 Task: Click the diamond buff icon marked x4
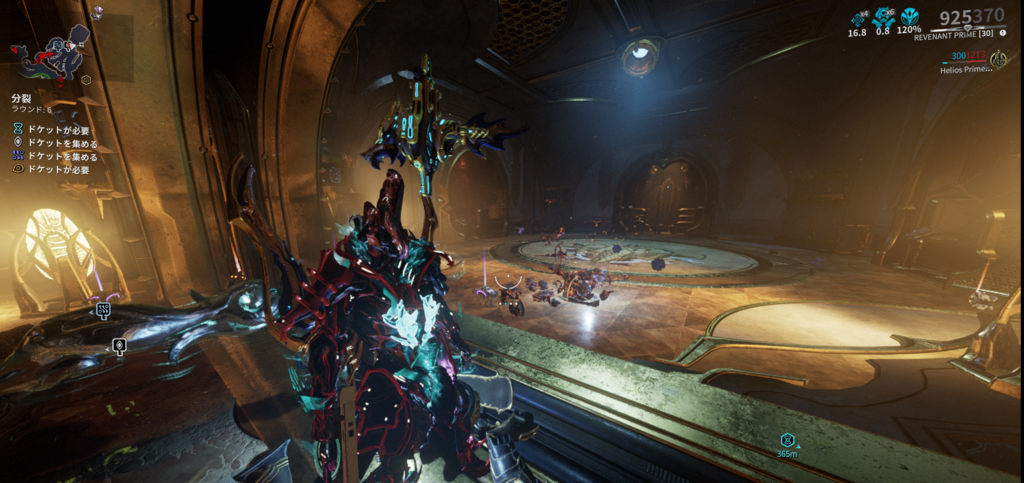point(858,18)
